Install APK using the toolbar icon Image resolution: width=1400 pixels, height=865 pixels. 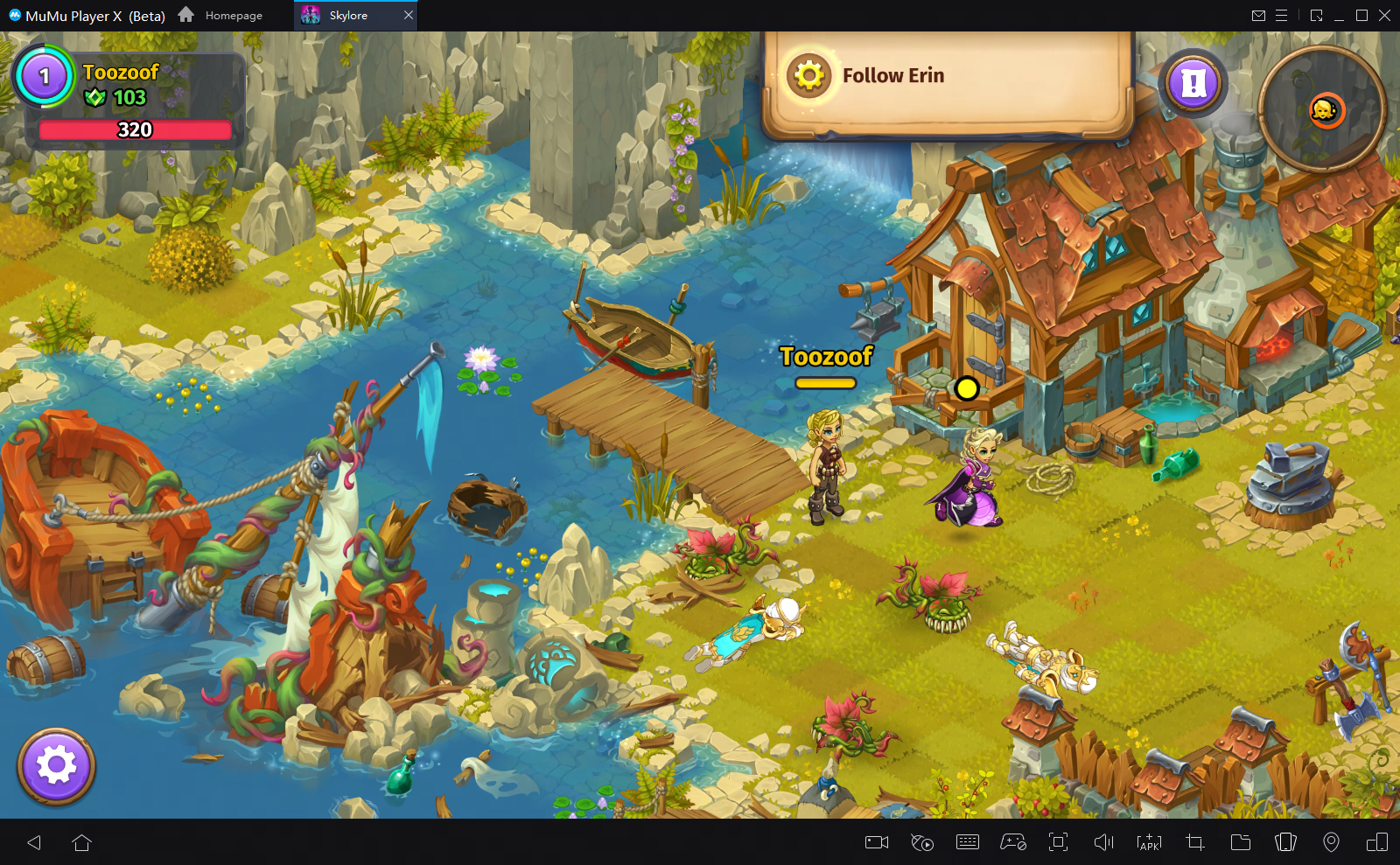point(1149,842)
